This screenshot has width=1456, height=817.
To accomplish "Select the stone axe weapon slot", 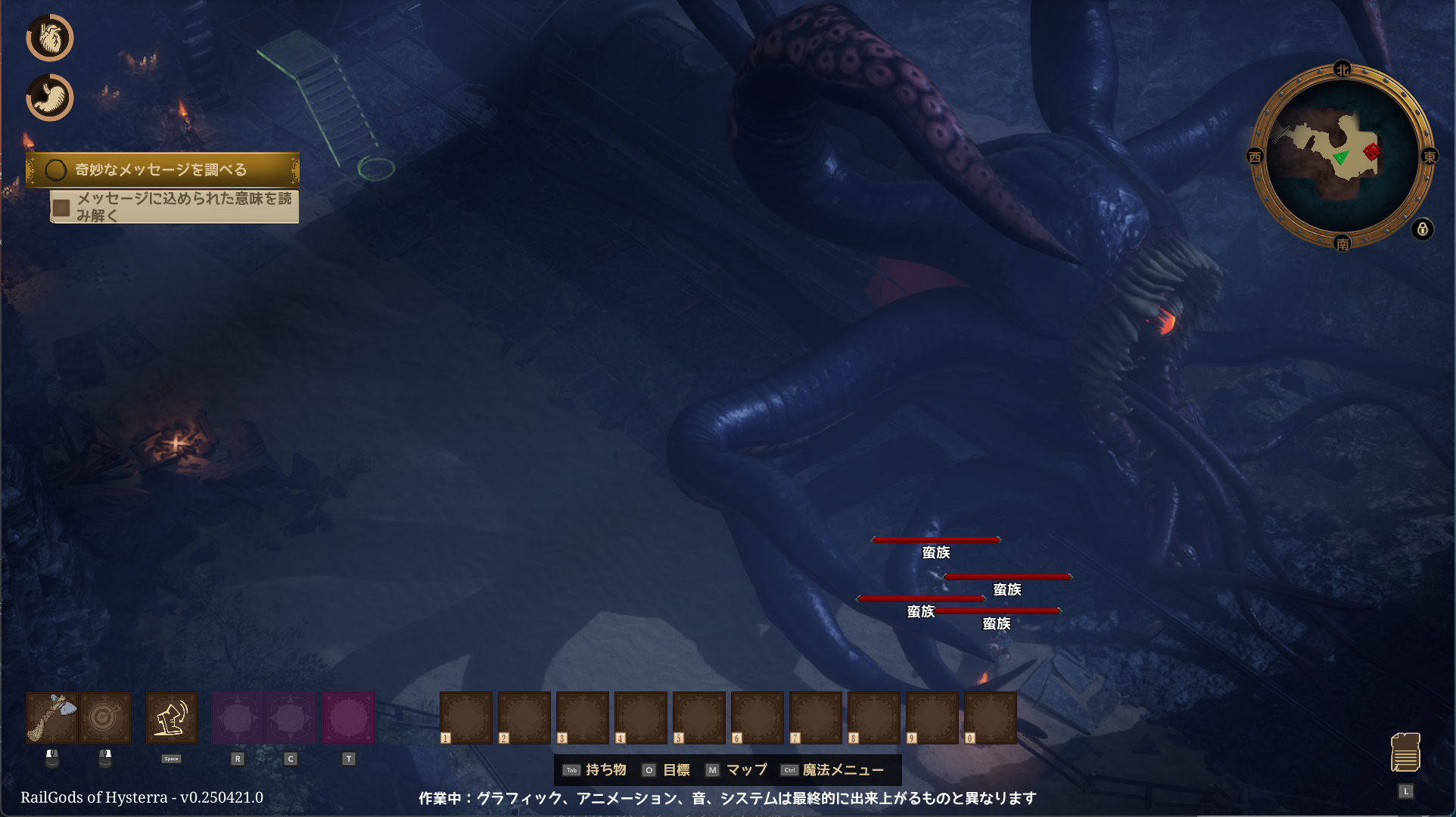I will tap(52, 717).
